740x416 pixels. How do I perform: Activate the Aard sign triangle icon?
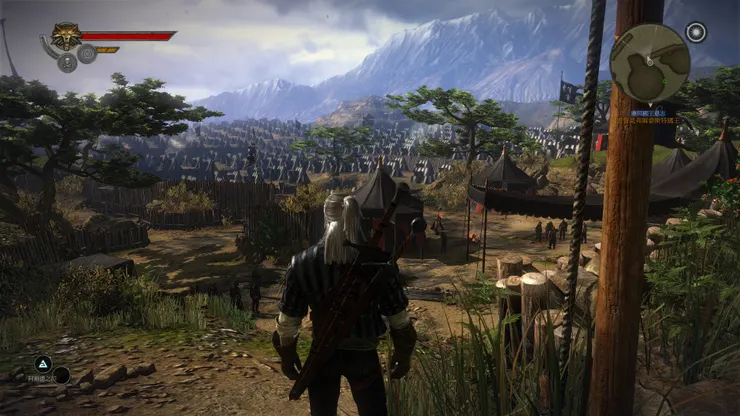coord(43,364)
